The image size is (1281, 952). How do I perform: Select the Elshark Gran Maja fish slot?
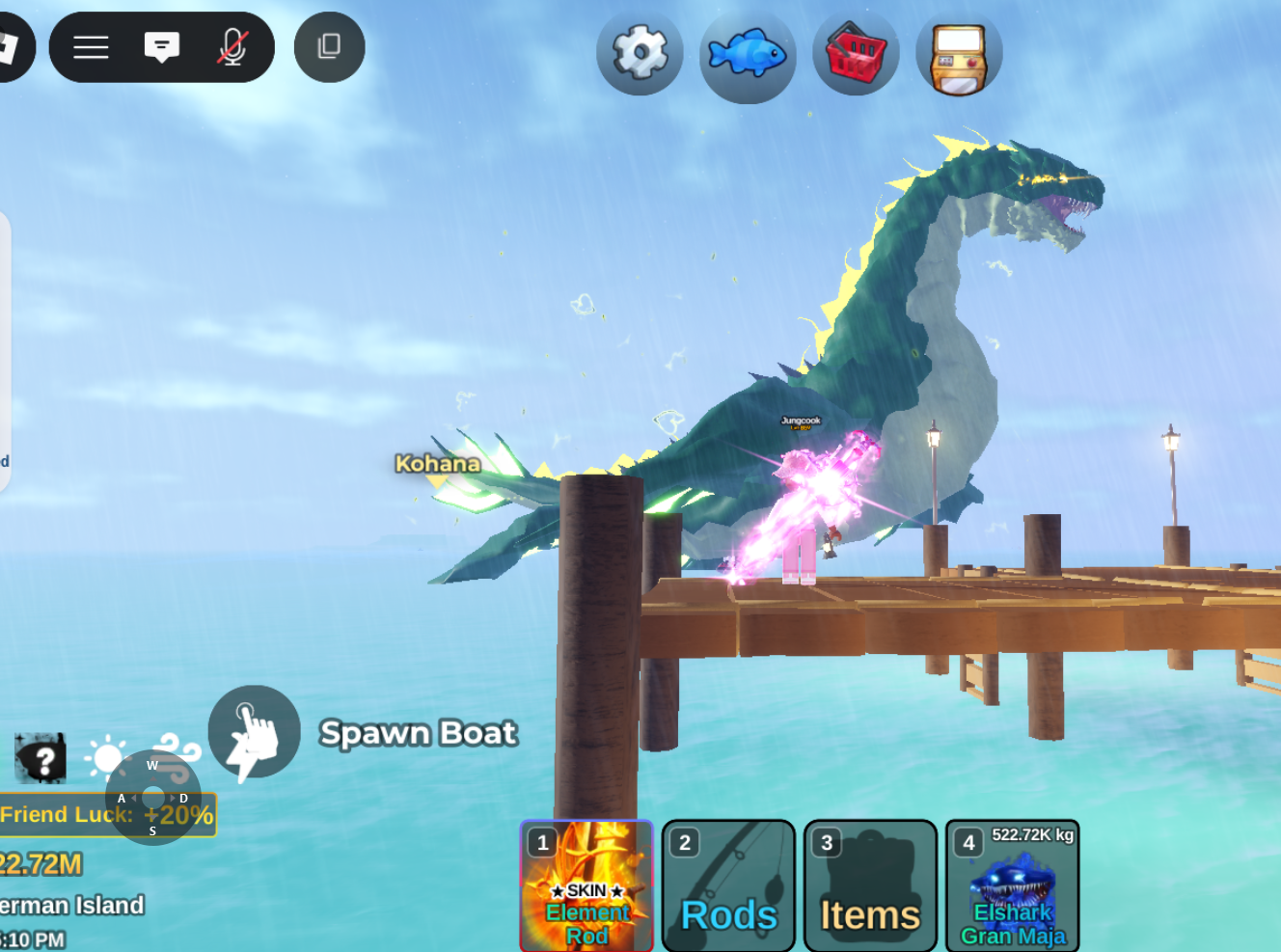1012,885
